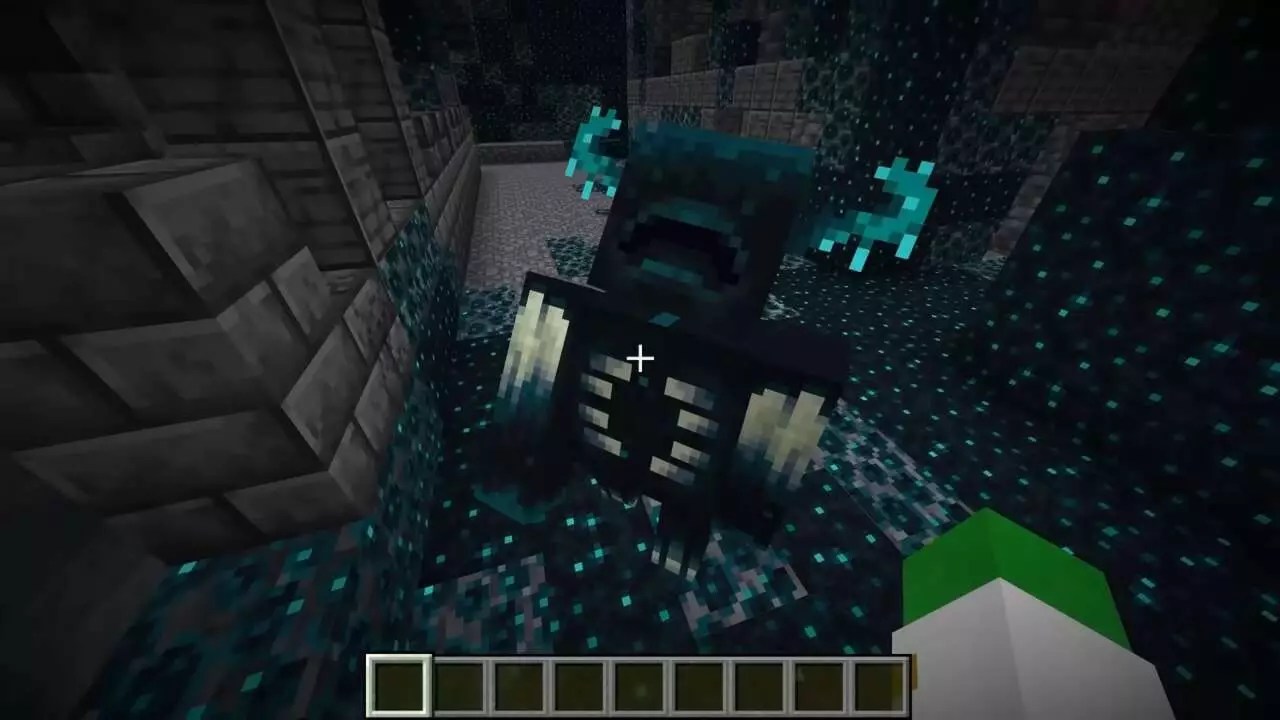The width and height of the screenshot is (1280, 720).
Task: Click the Warden's open mouth
Action: pos(675,240)
